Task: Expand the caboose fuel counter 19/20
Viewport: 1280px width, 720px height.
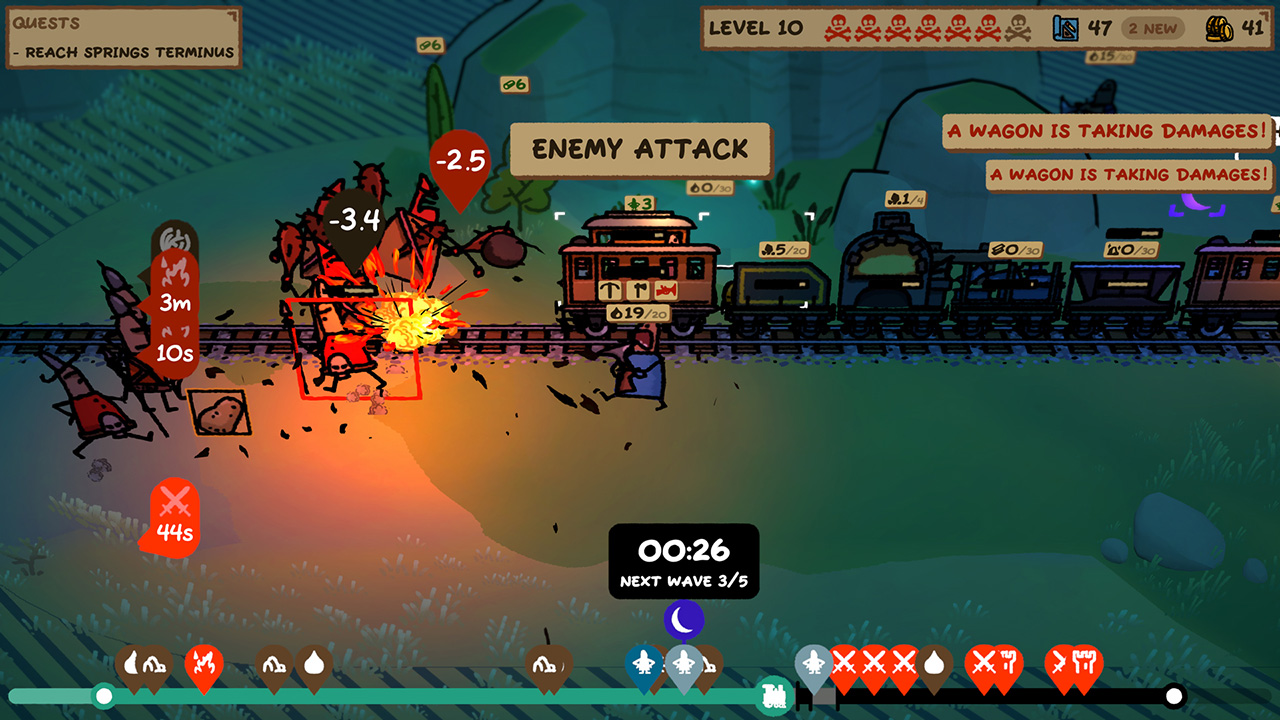Action: 638,313
